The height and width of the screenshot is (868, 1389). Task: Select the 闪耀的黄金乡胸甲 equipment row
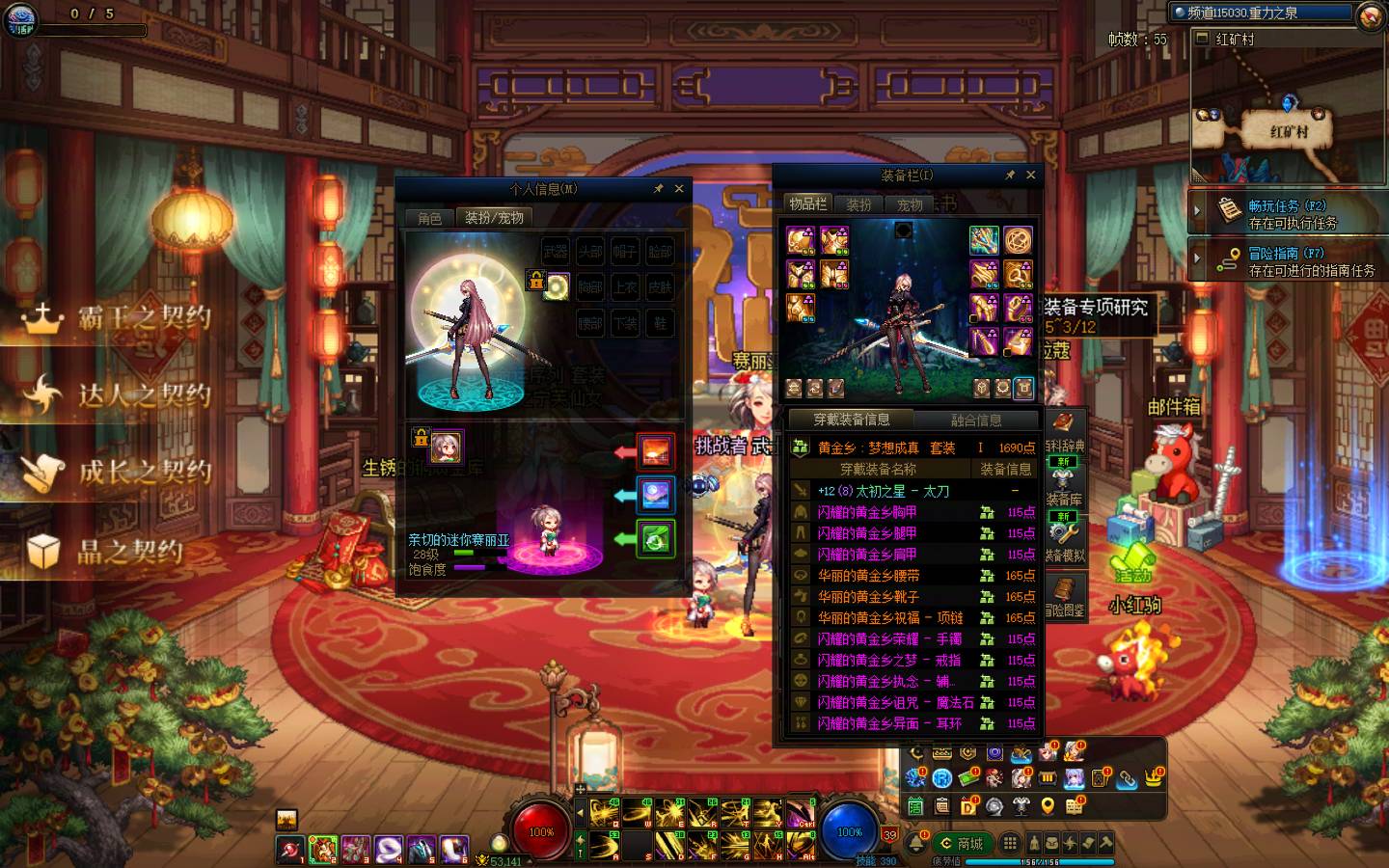pyautogui.click(x=867, y=512)
